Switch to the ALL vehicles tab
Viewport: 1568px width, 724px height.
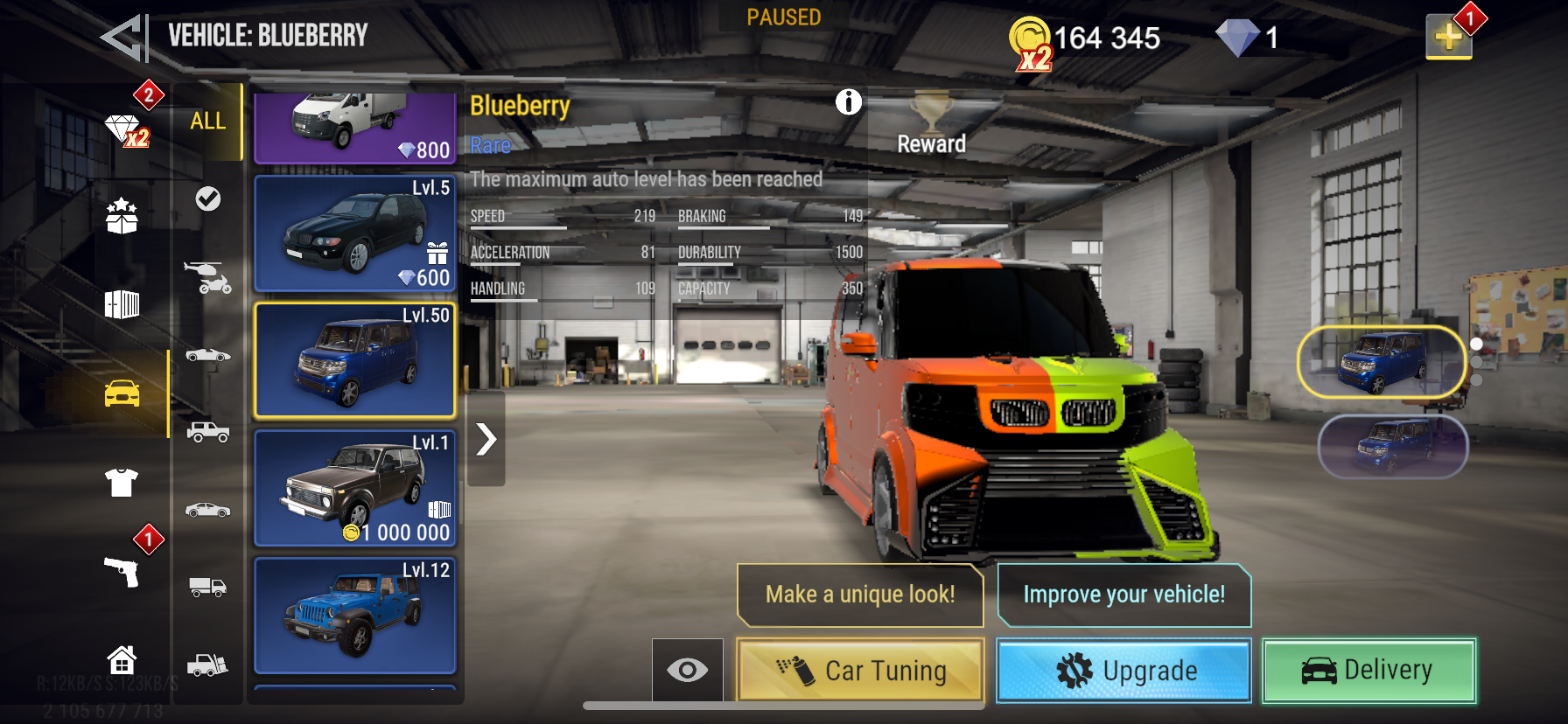point(207,122)
